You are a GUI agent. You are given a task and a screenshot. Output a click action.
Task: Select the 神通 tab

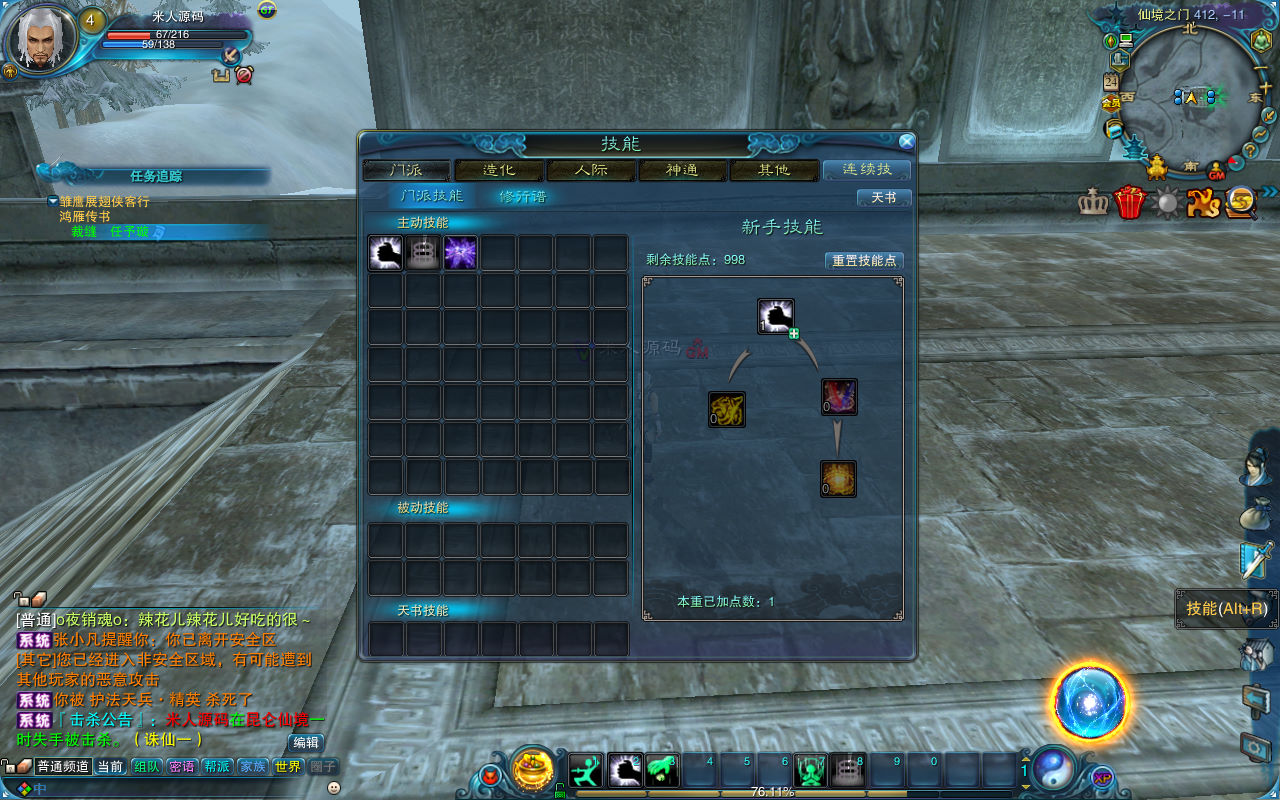(x=683, y=170)
